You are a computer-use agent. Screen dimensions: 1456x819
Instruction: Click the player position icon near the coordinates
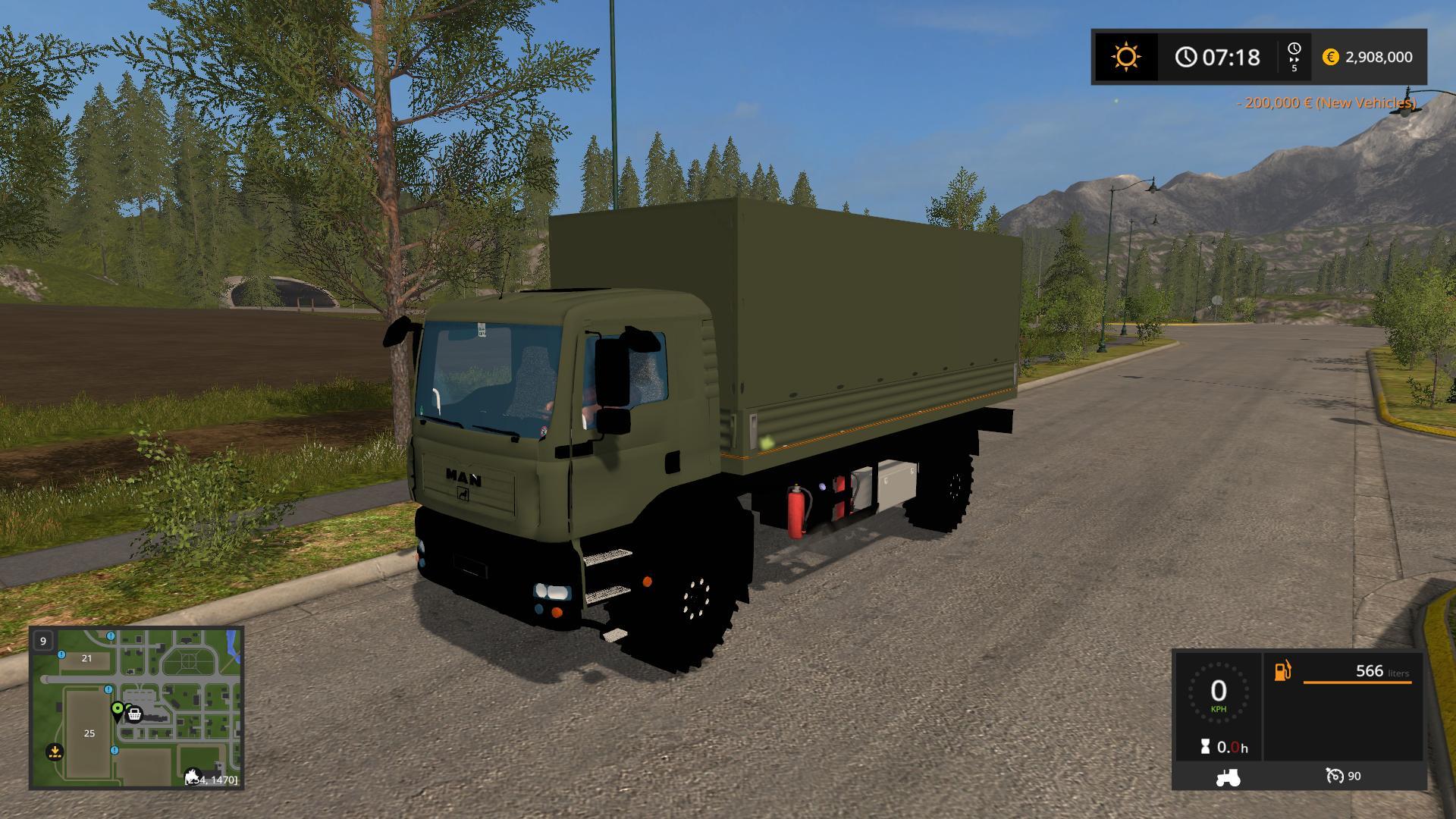(193, 774)
